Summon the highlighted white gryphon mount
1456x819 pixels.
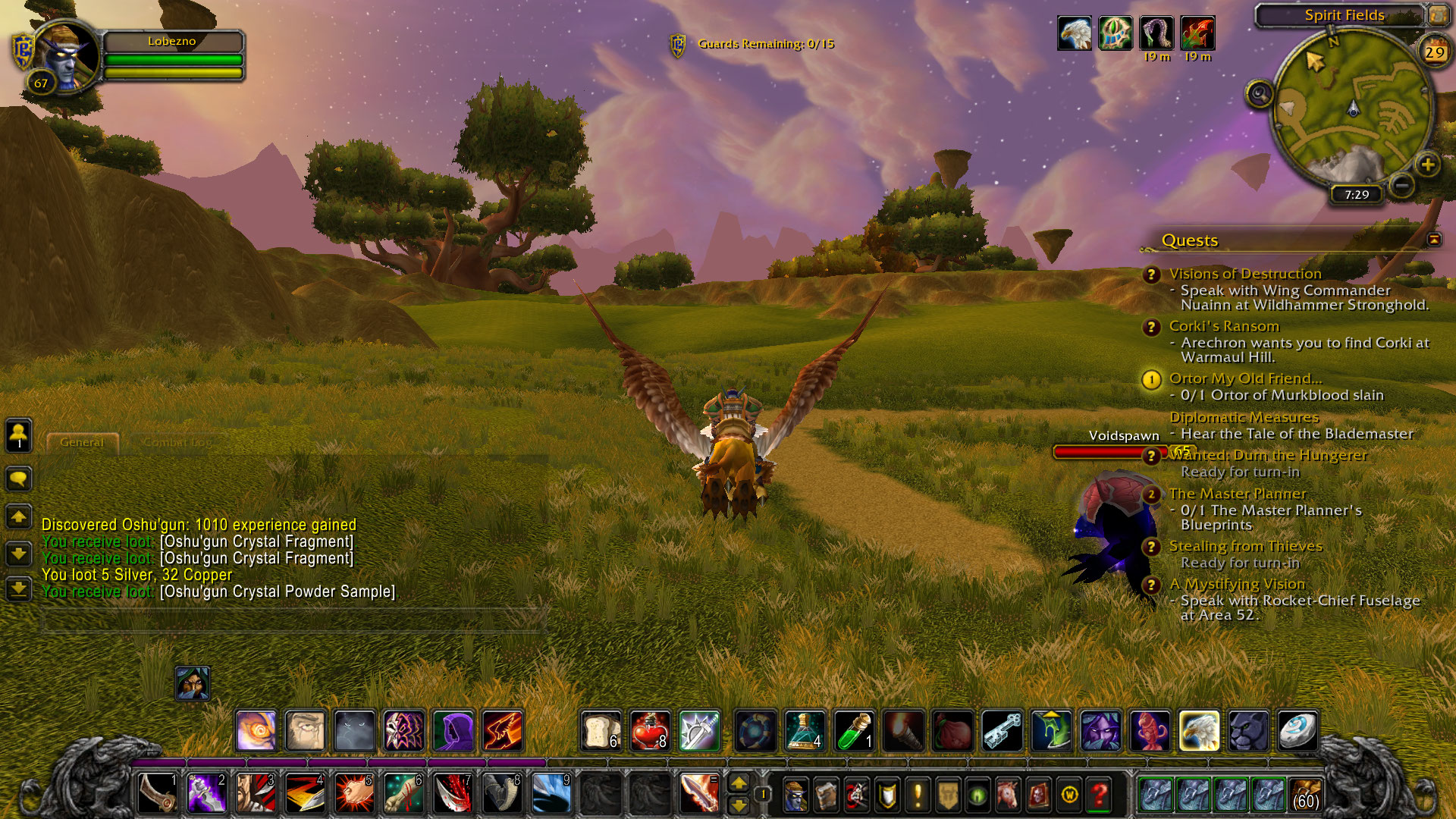[1199, 731]
